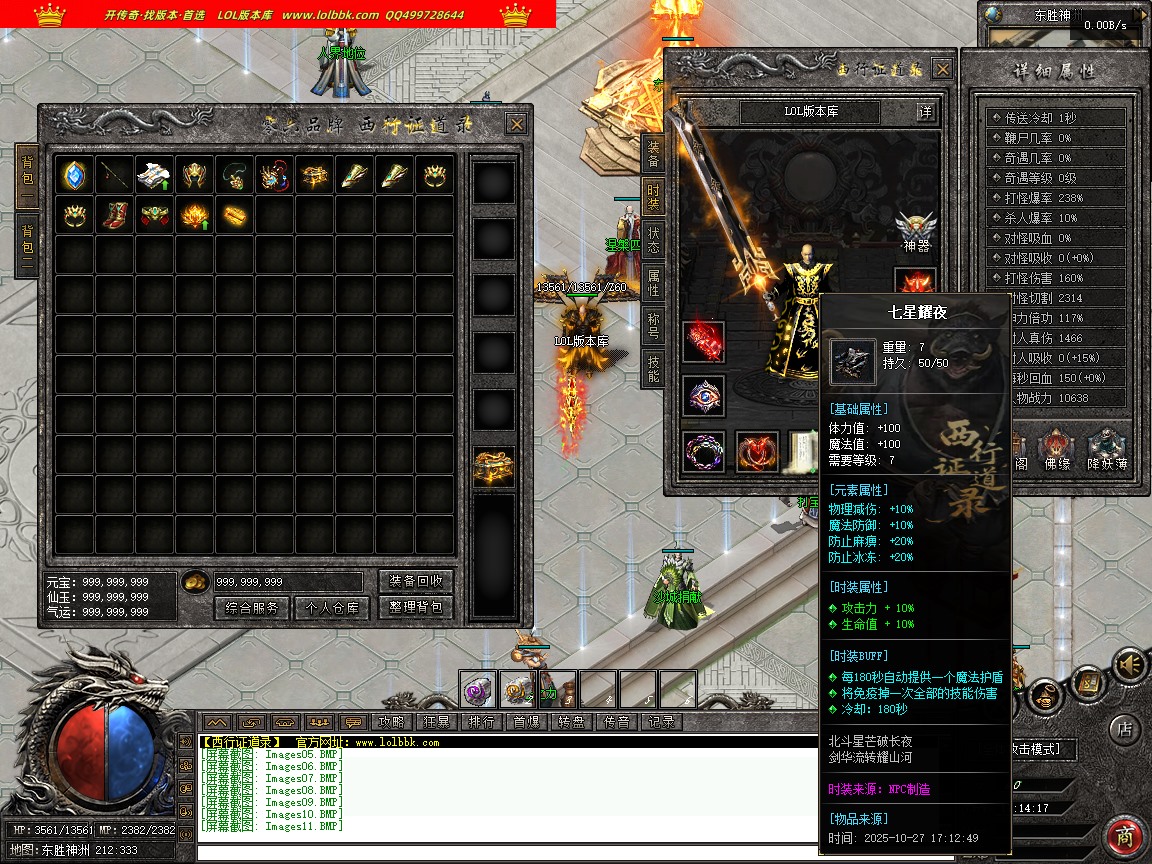Close the inventory bag window
Screen dimensions: 1152x864
coord(516,124)
